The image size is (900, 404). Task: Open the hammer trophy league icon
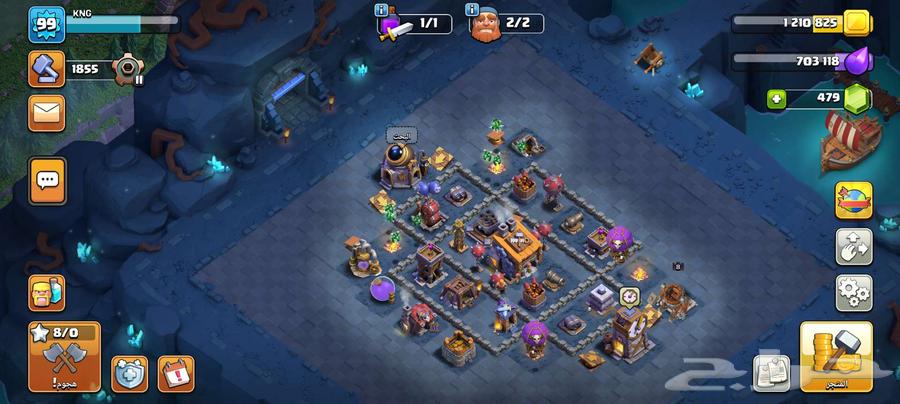[47, 69]
